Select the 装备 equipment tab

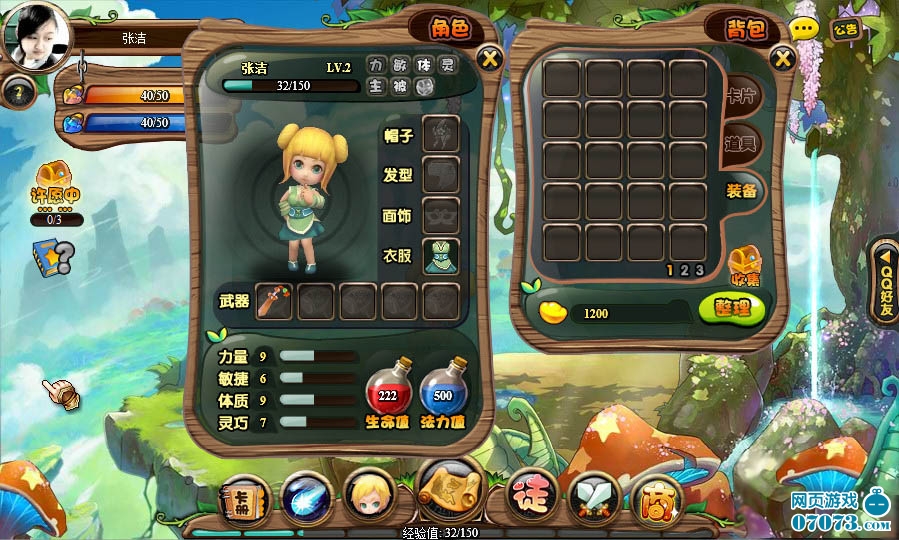(742, 190)
